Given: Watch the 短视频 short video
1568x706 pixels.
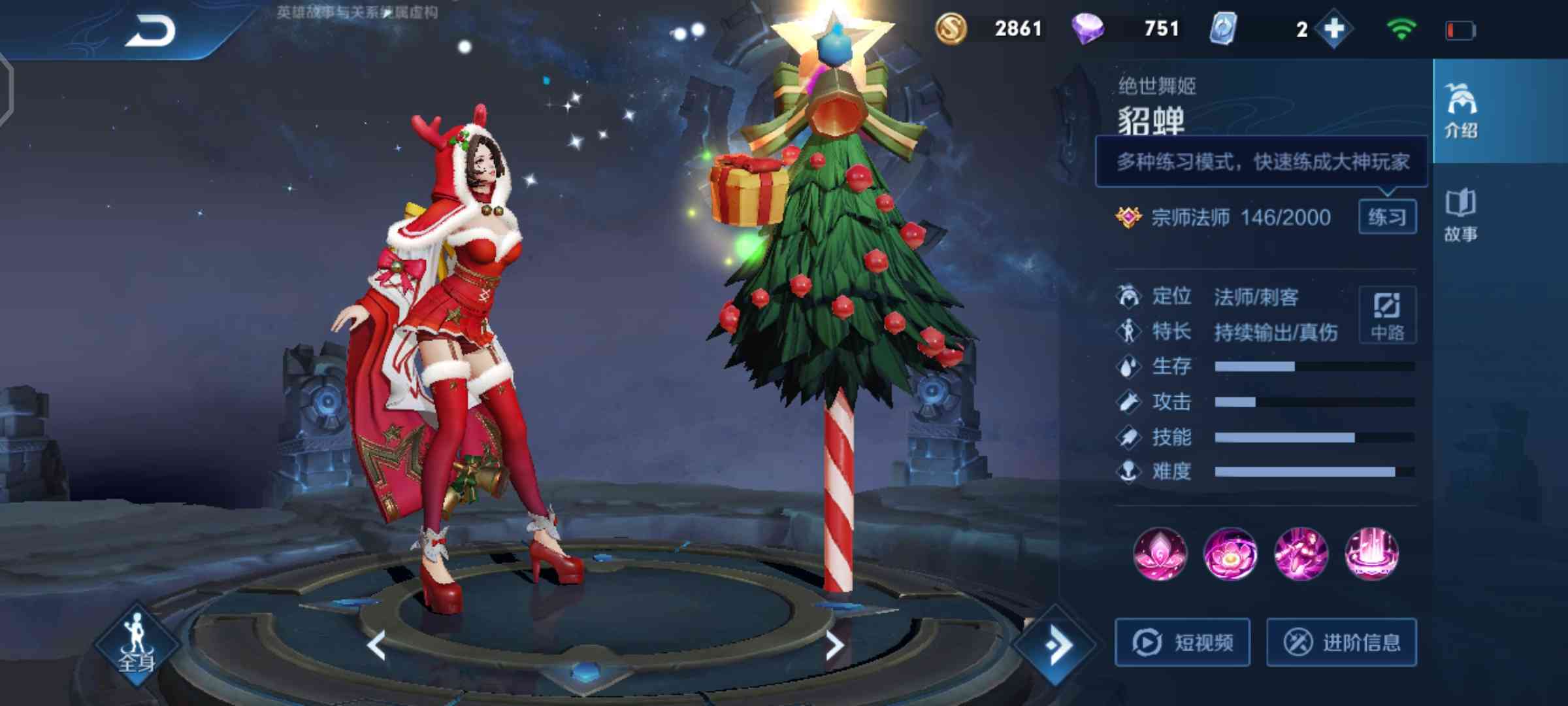Looking at the screenshot, I should [1183, 643].
